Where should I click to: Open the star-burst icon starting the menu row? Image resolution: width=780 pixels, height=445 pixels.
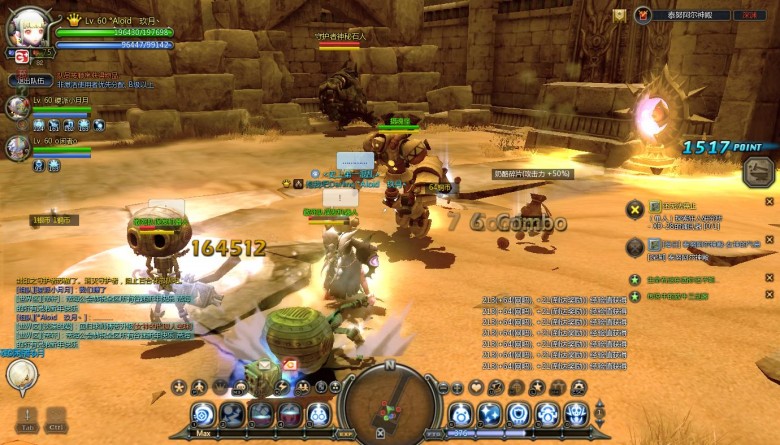[178, 387]
